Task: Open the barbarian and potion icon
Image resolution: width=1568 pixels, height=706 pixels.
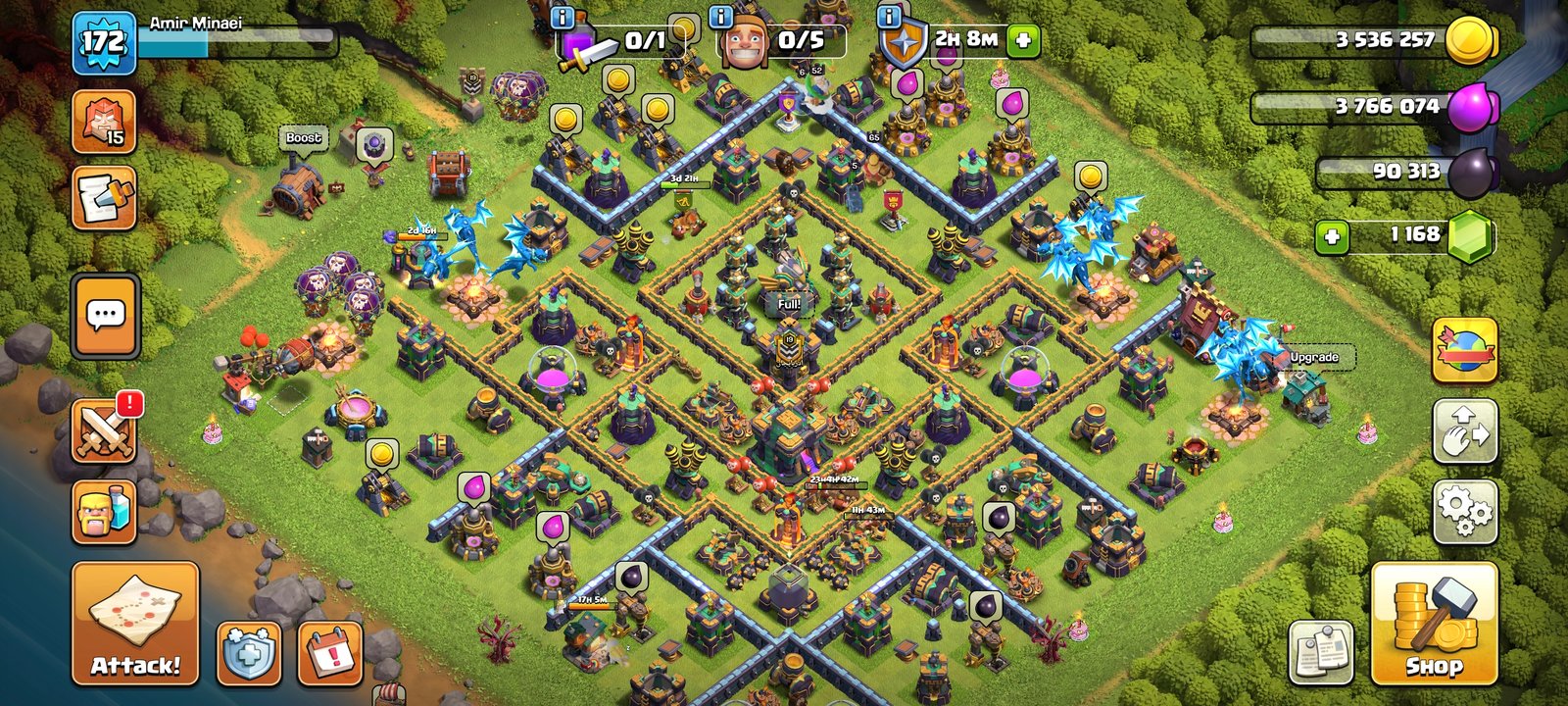Action: coord(104,511)
